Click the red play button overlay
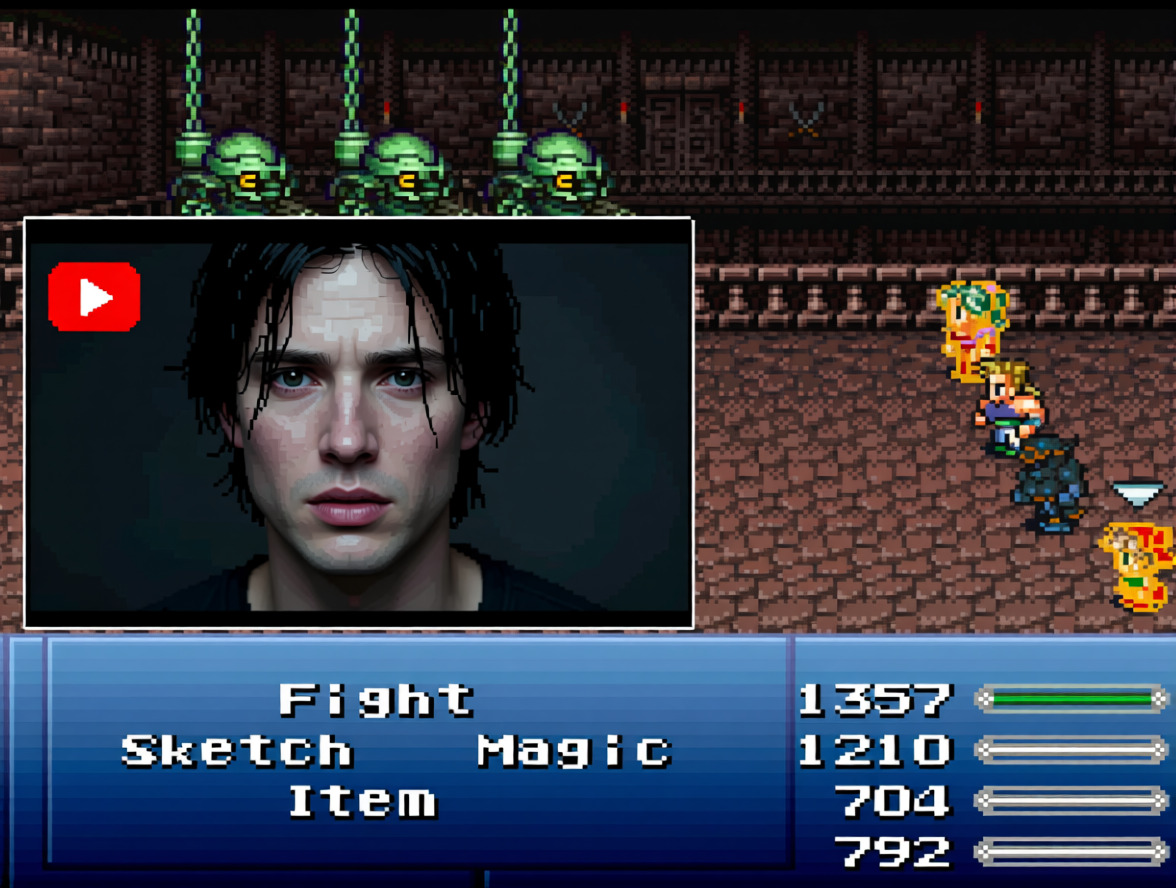The image size is (1176, 888). pyautogui.click(x=94, y=297)
